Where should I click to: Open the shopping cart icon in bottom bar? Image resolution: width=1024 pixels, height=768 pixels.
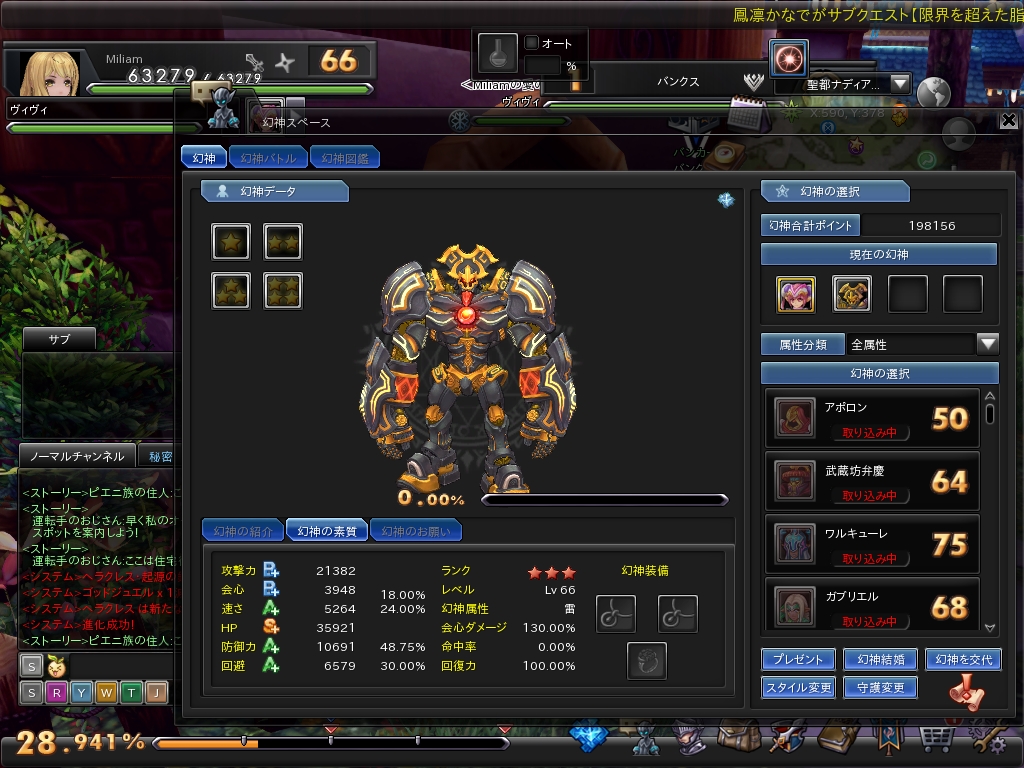coord(934,740)
